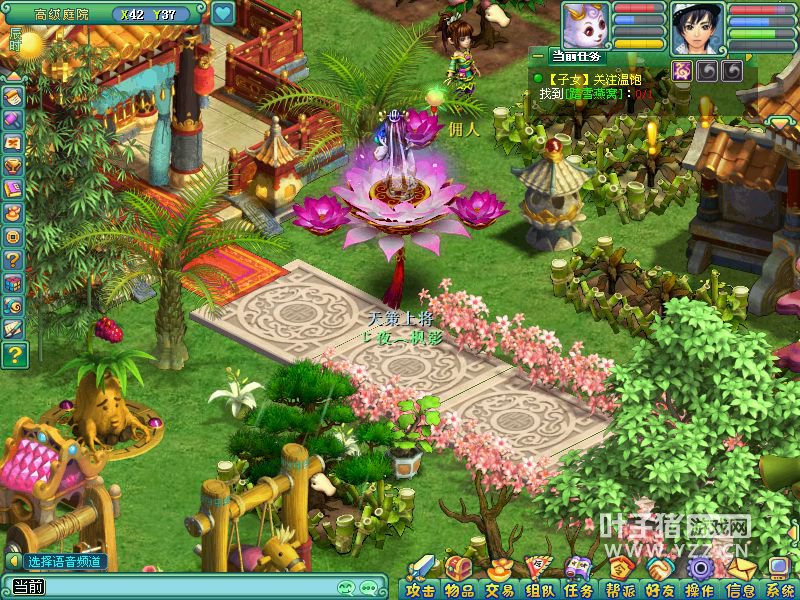Click the pet portrait
The image size is (800, 600).
coord(585,24)
